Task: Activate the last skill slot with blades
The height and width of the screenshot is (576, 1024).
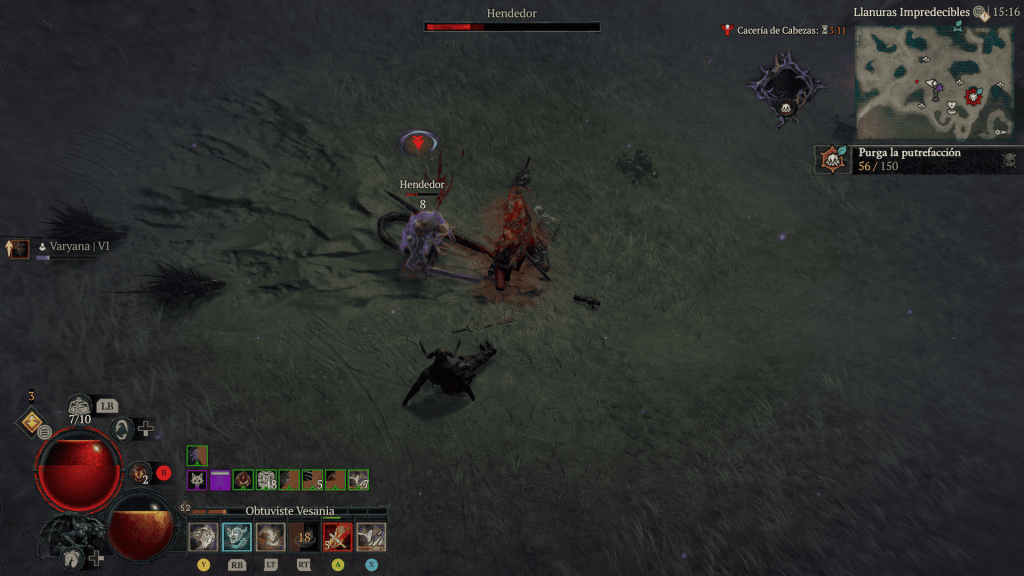Action: coord(371,537)
